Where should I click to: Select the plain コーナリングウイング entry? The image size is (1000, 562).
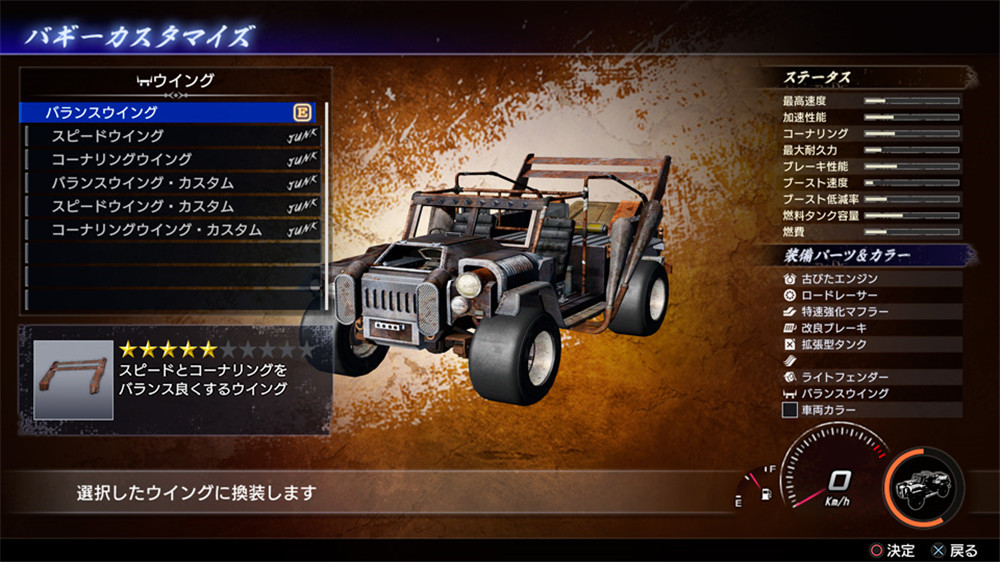[x=170, y=159]
